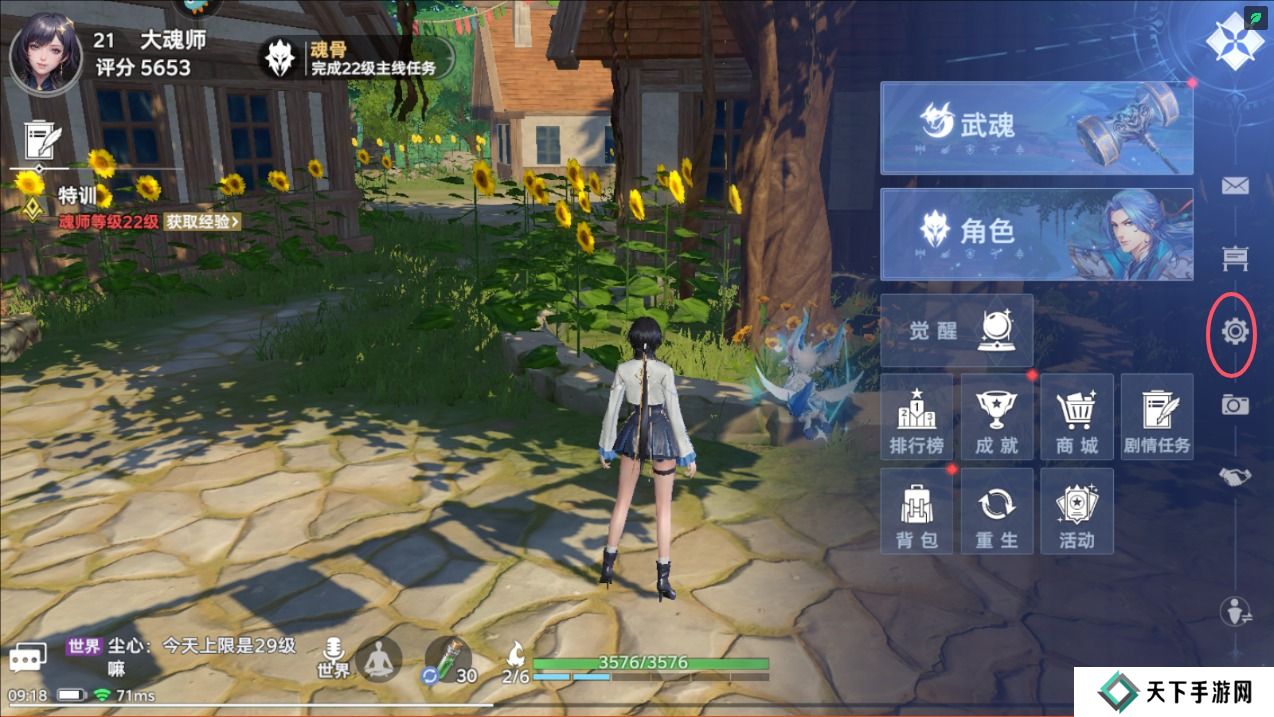Open 剧情任务 story quests

(x=1156, y=417)
